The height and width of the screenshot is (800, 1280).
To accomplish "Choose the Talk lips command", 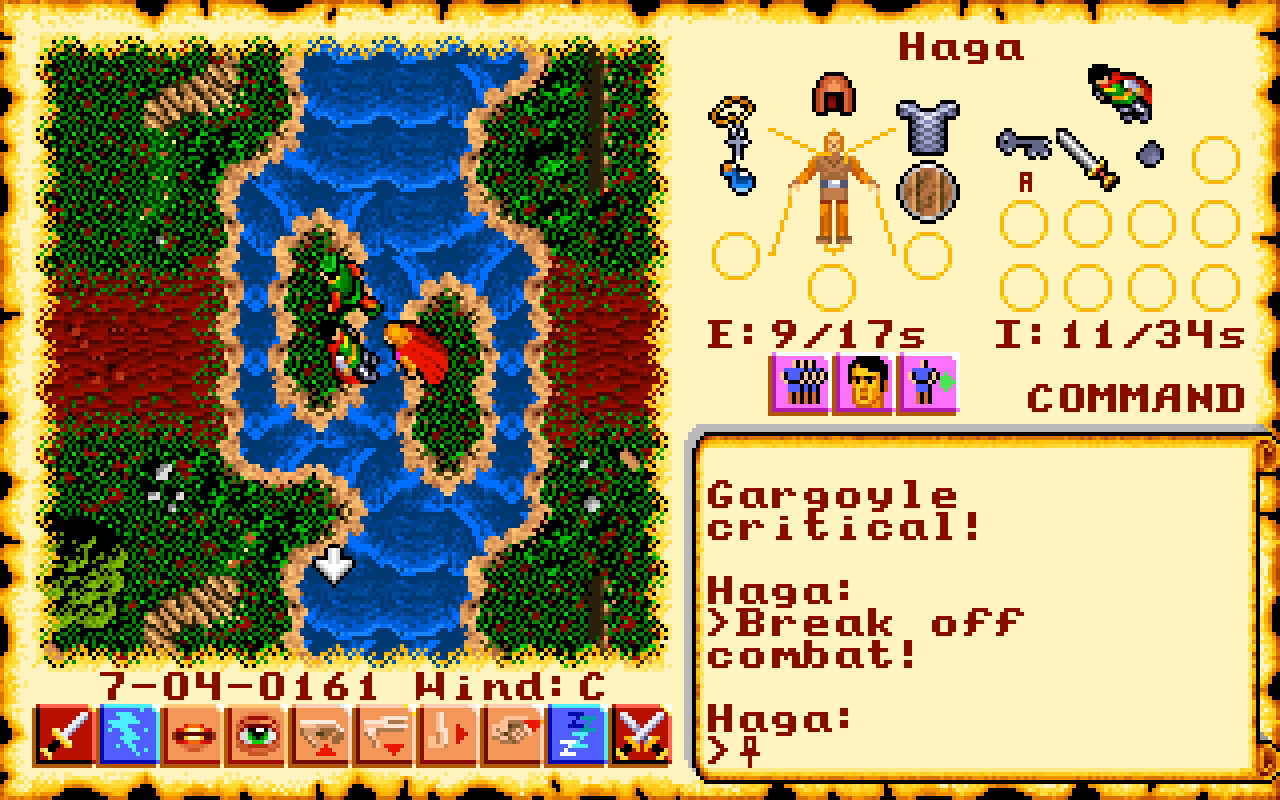I will [x=193, y=736].
